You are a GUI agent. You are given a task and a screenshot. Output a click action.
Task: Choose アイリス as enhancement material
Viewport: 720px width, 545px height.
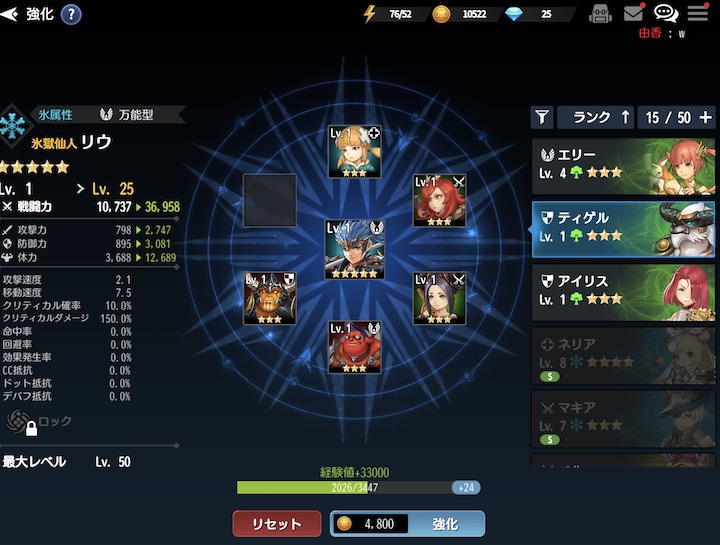623,290
